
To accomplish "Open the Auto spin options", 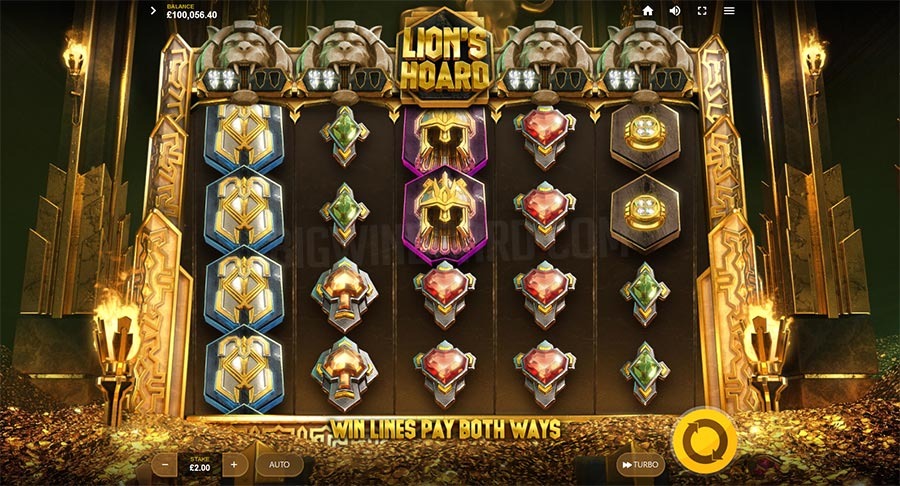I will [x=279, y=465].
